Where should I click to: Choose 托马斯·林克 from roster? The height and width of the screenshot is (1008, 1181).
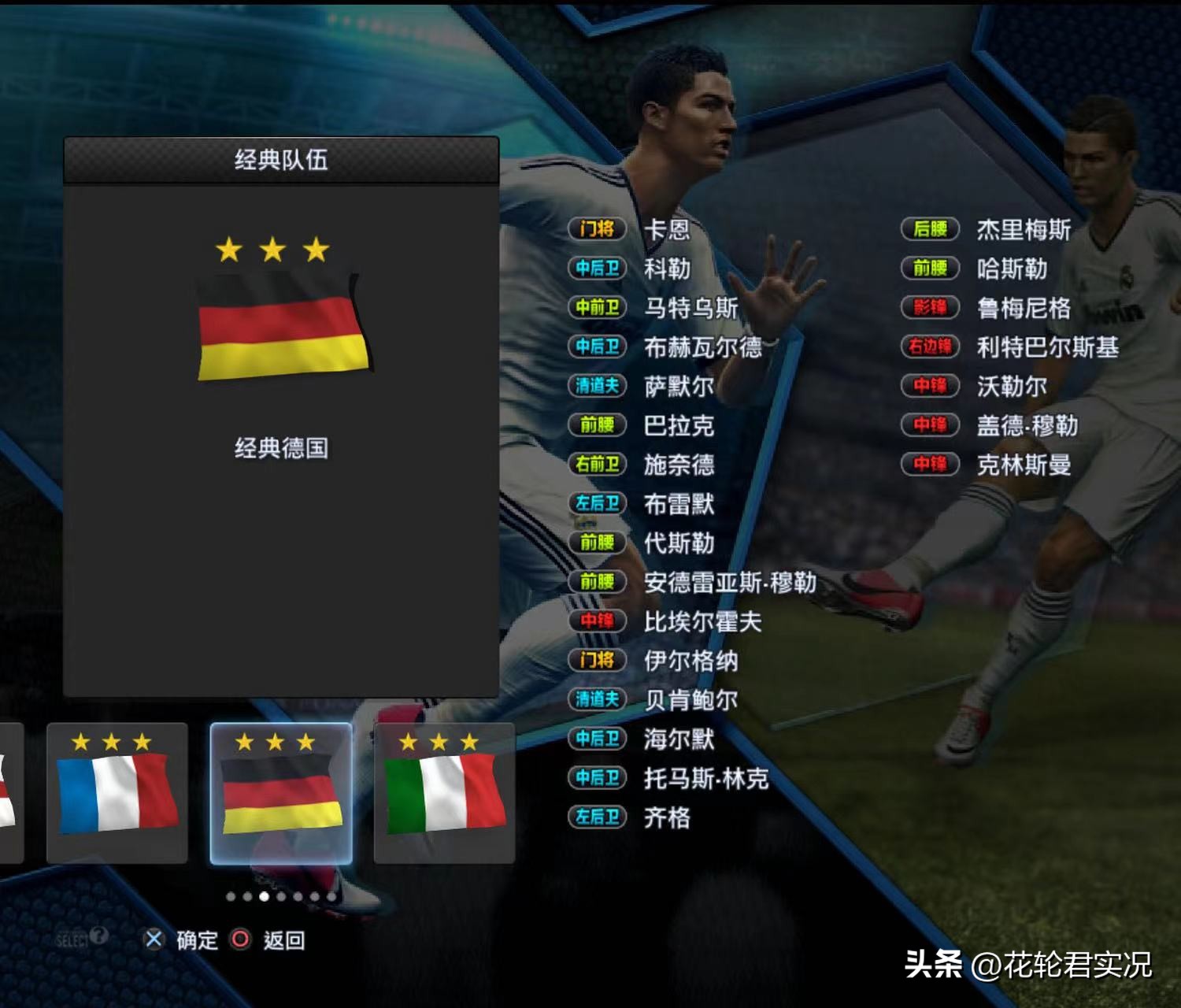pyautogui.click(x=705, y=778)
